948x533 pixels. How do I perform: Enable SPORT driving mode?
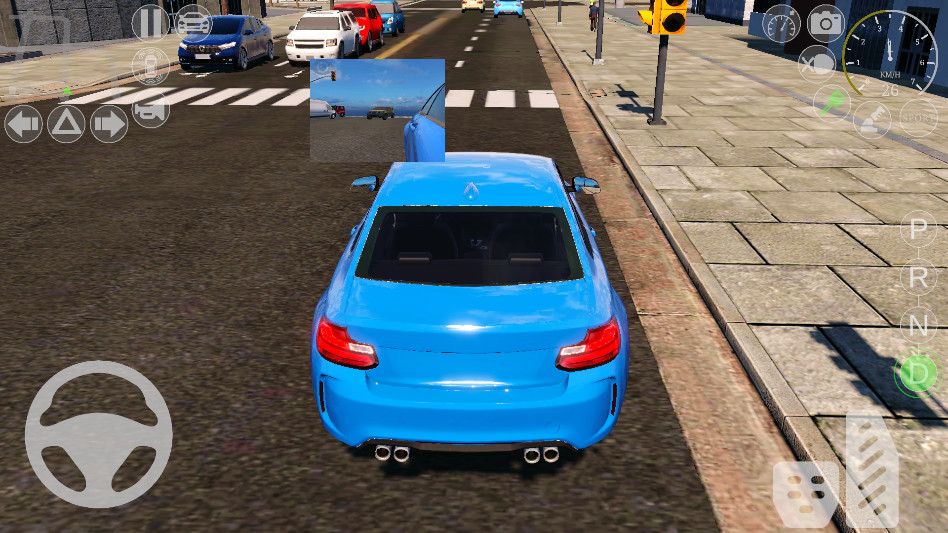coord(918,118)
